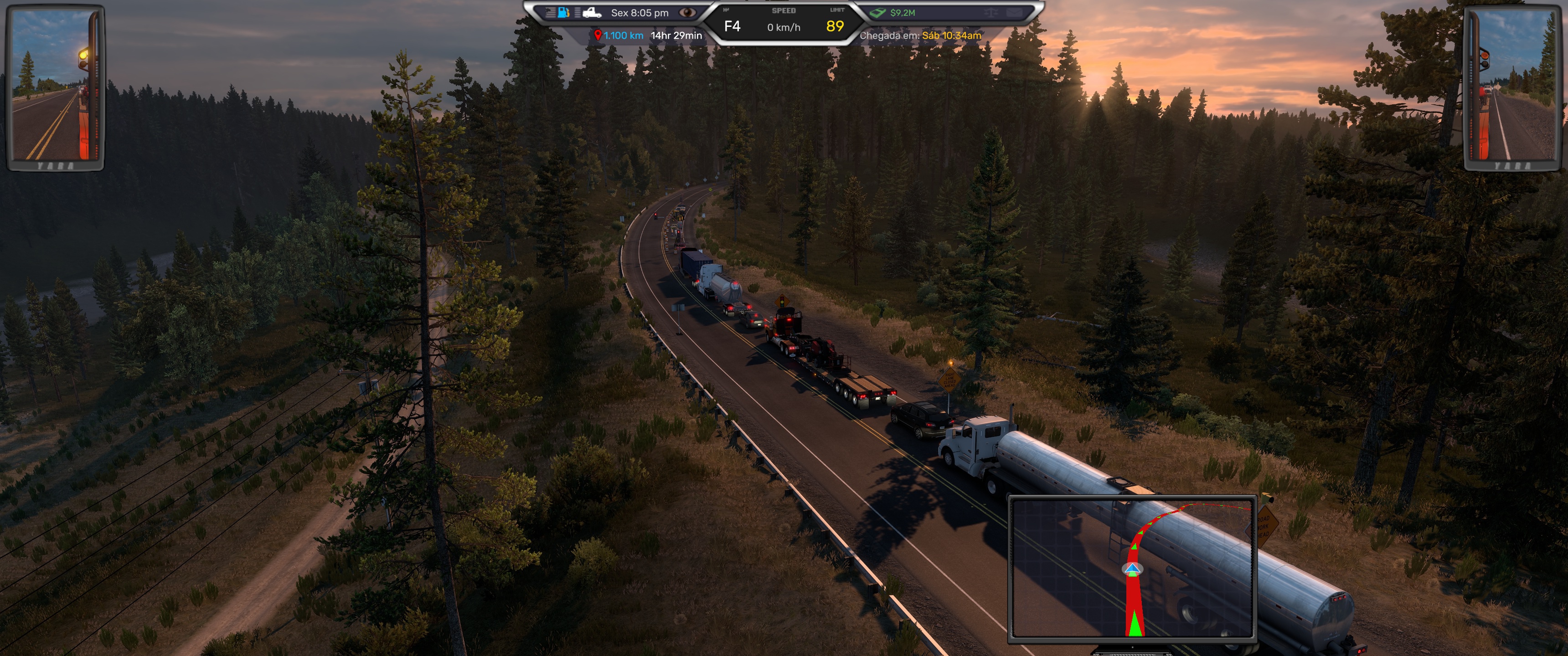Click the red destination pin marker
Screen dimensions: 1568x656
click(x=598, y=35)
